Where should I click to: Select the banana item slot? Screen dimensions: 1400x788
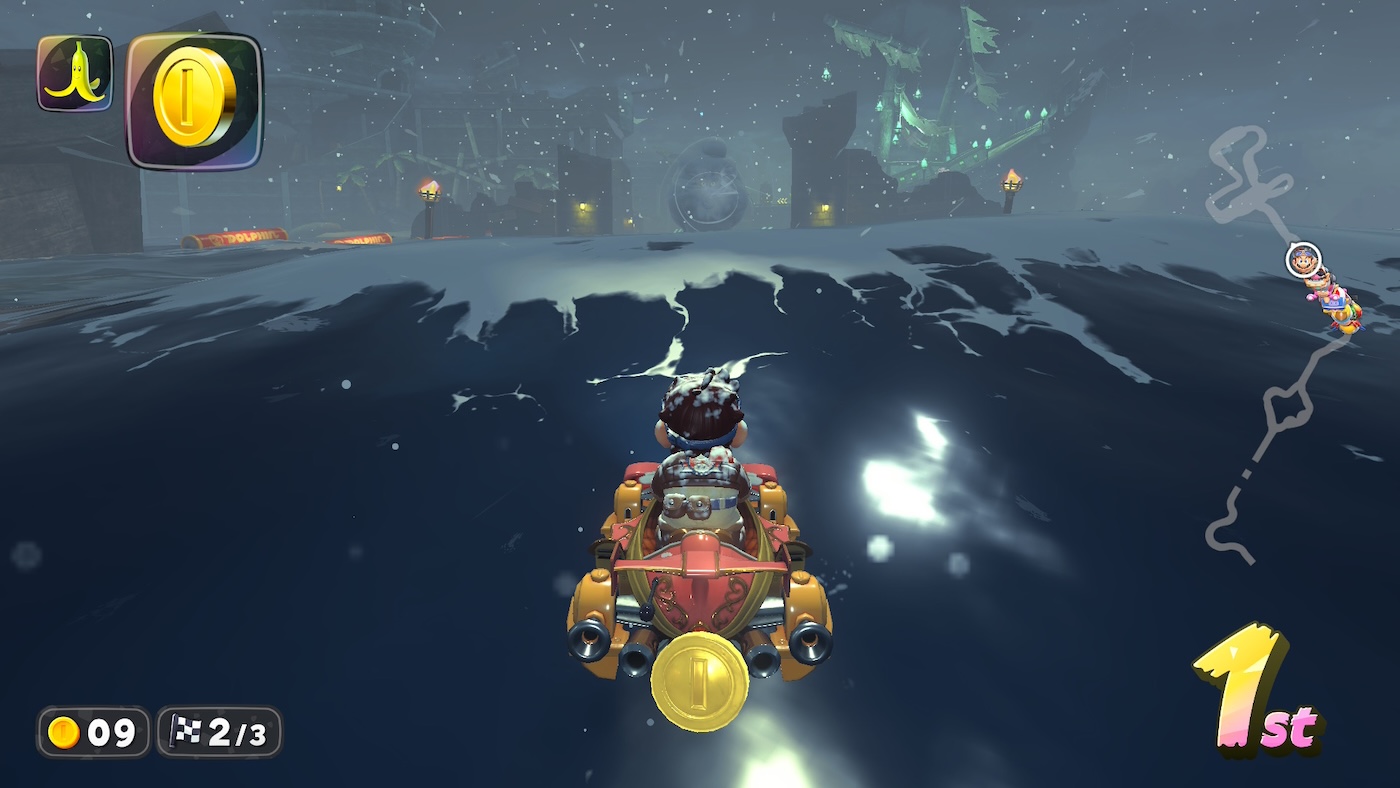(75, 73)
